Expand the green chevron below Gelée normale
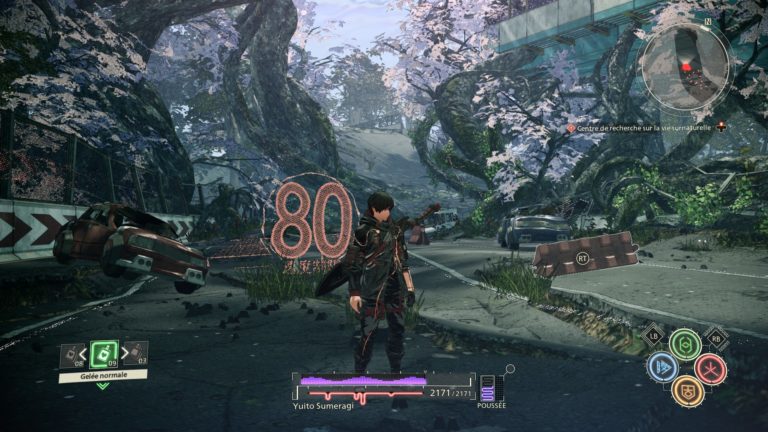This screenshot has width=768, height=432. [x=103, y=386]
